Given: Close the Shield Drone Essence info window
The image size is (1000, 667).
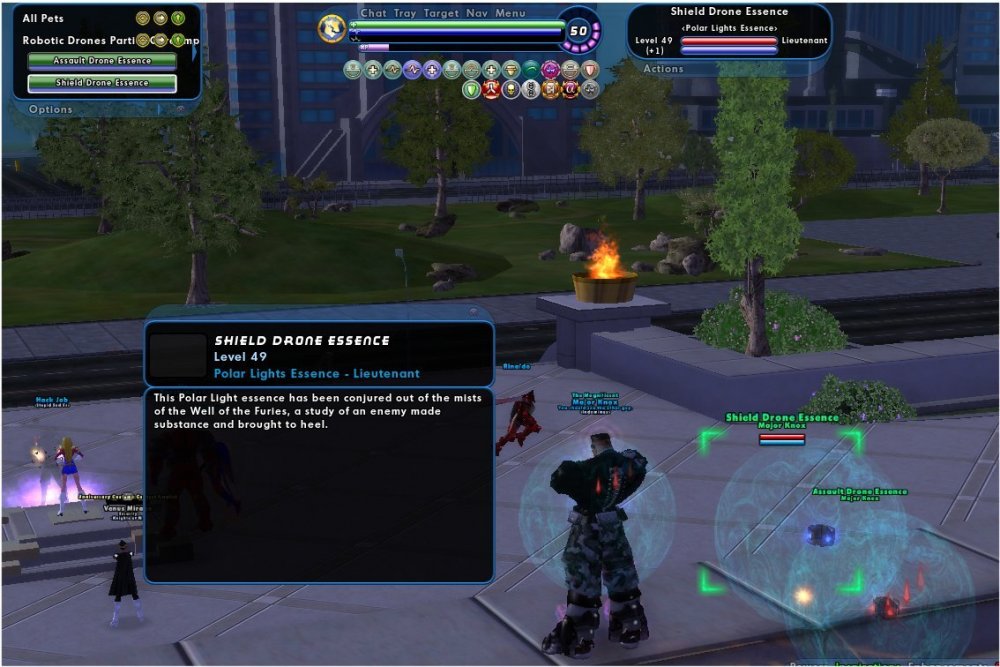Looking at the screenshot, I should click(x=473, y=312).
